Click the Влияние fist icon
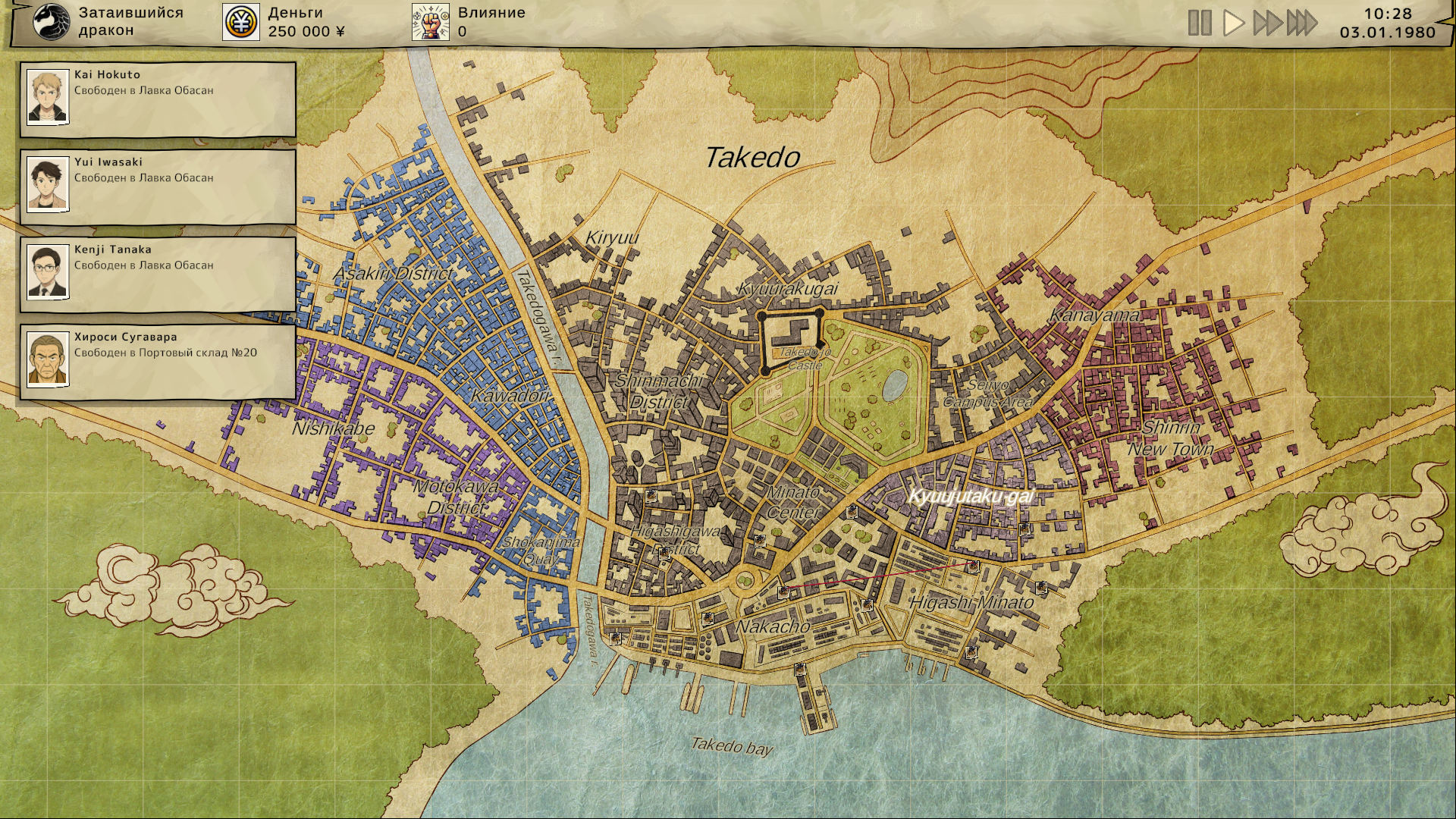1456x819 pixels. click(430, 22)
